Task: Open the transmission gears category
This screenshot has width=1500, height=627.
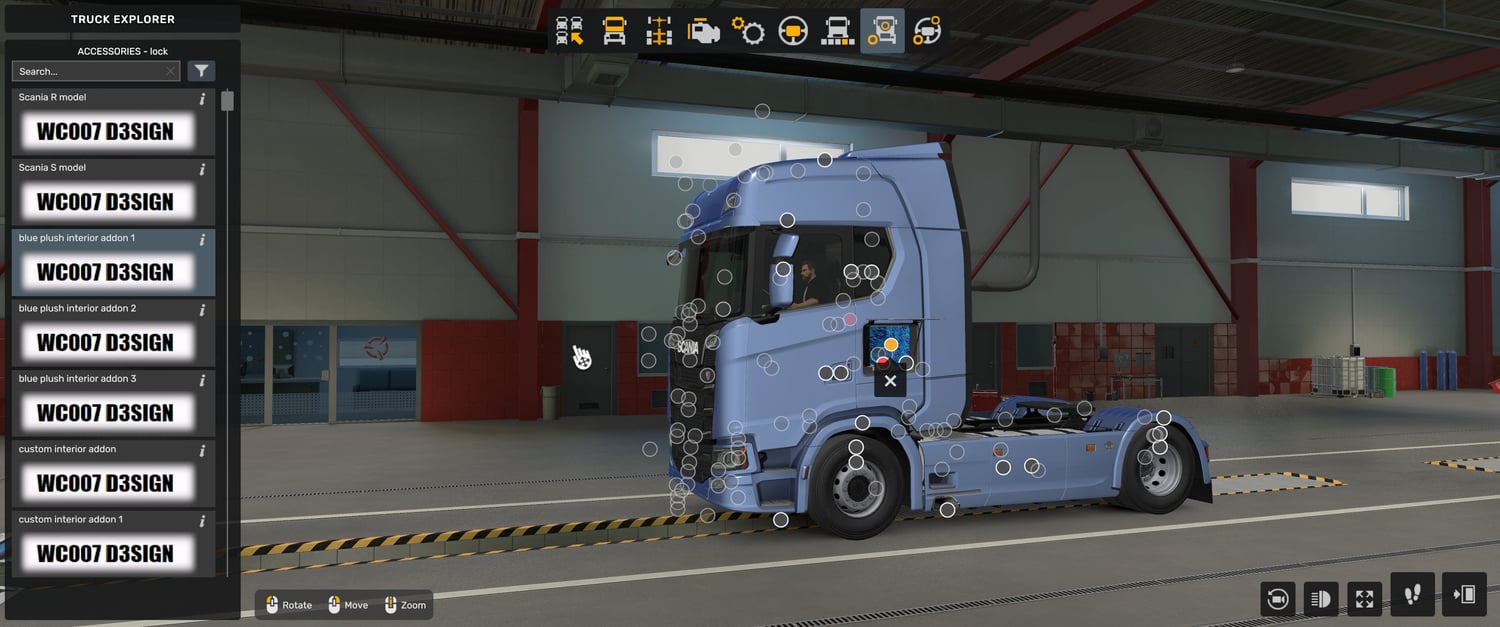Action: pos(748,31)
